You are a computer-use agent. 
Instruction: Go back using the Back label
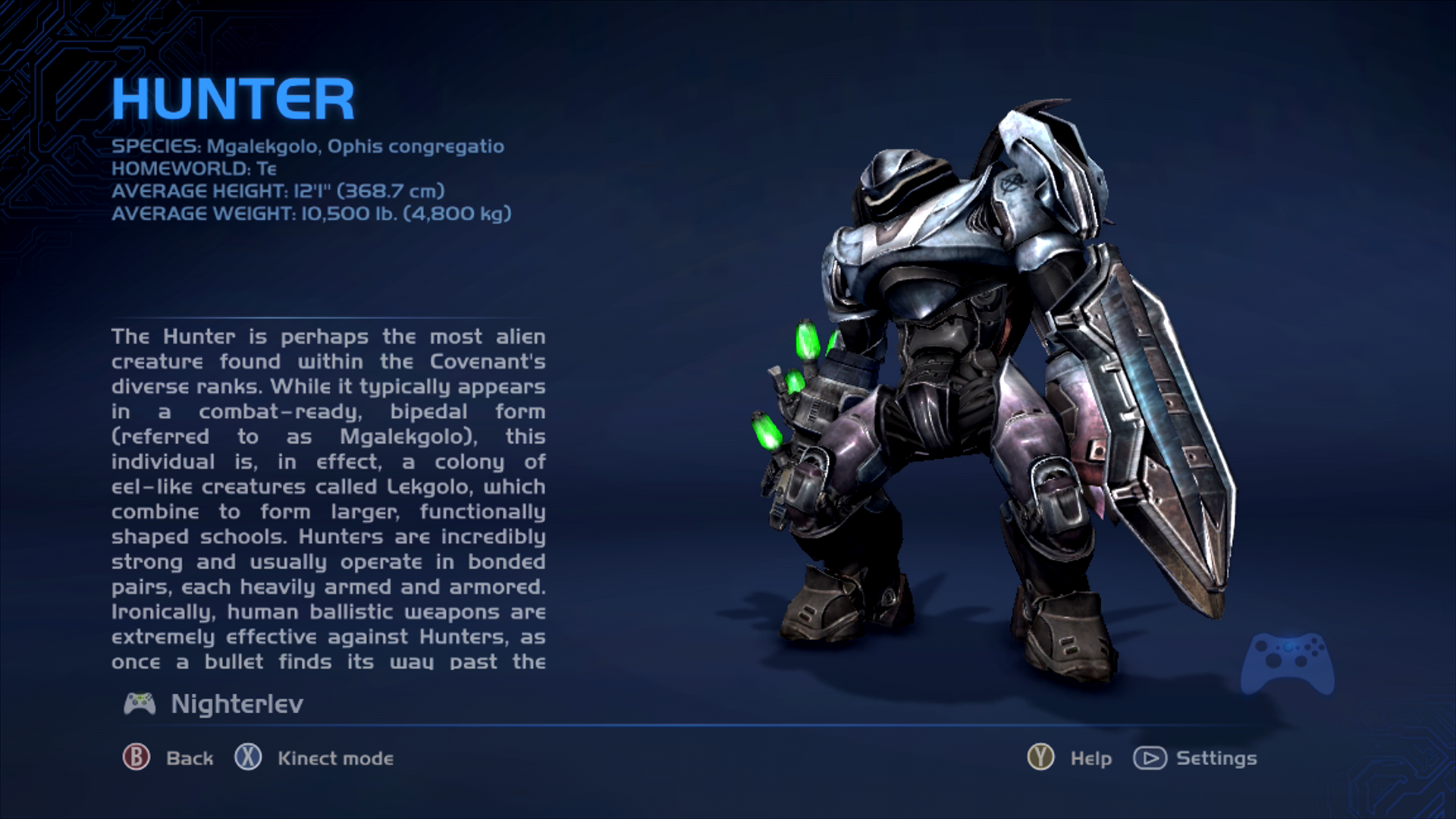(189, 758)
